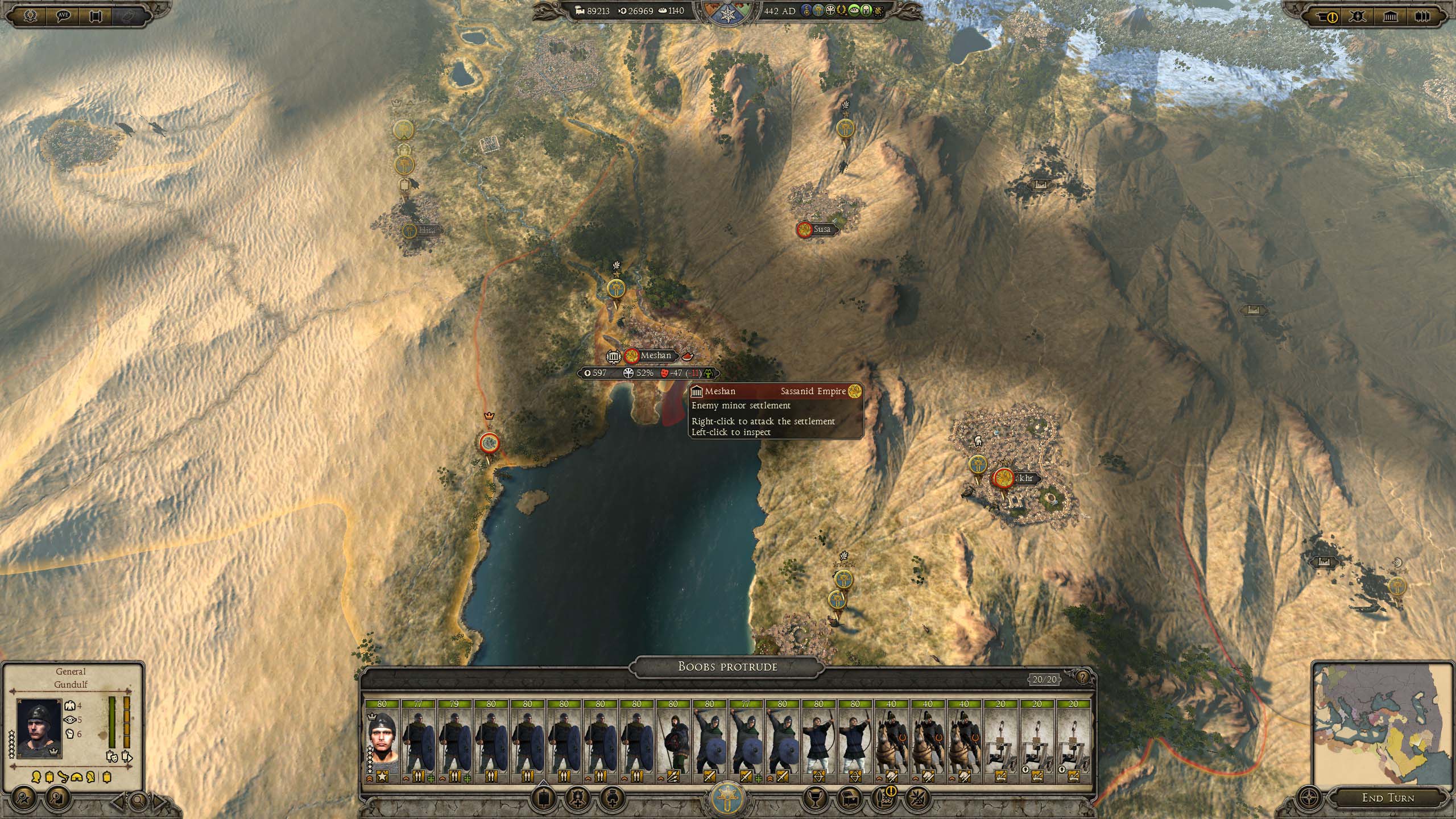The height and width of the screenshot is (819, 1456).
Task: Select the Meshan settlement label
Action: click(x=655, y=356)
